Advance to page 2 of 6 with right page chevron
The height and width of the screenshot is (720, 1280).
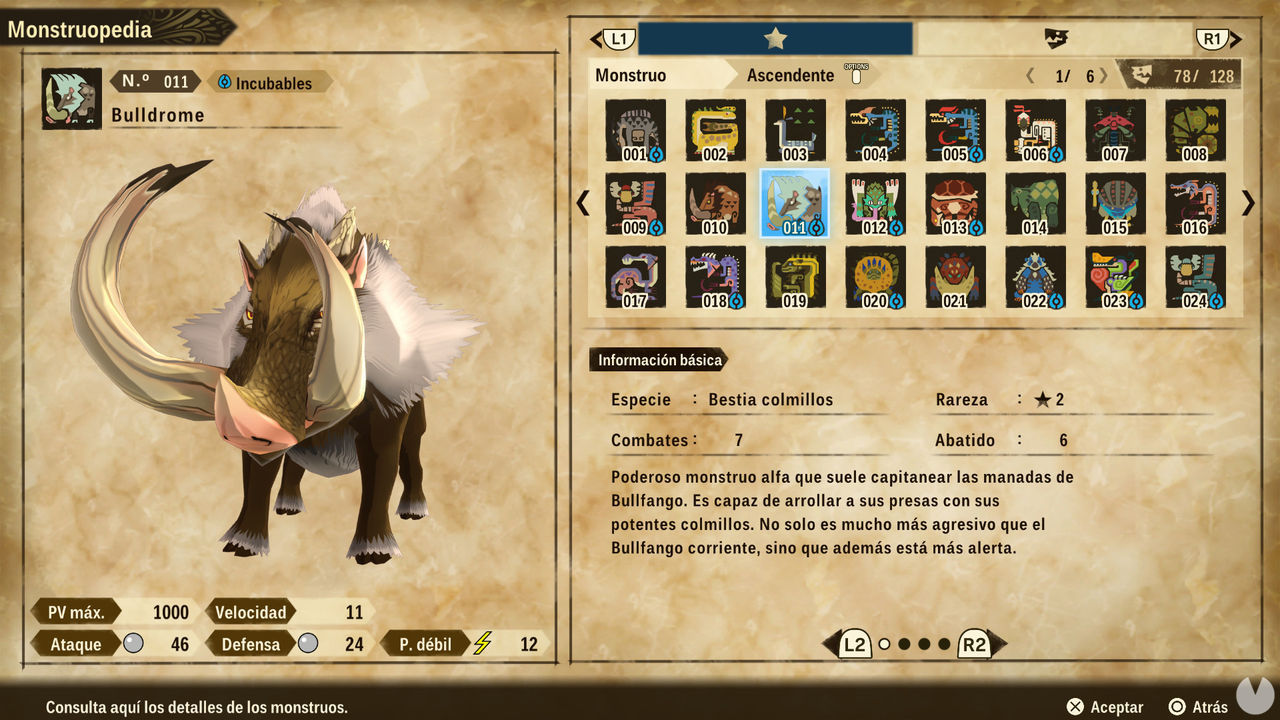click(x=1103, y=74)
